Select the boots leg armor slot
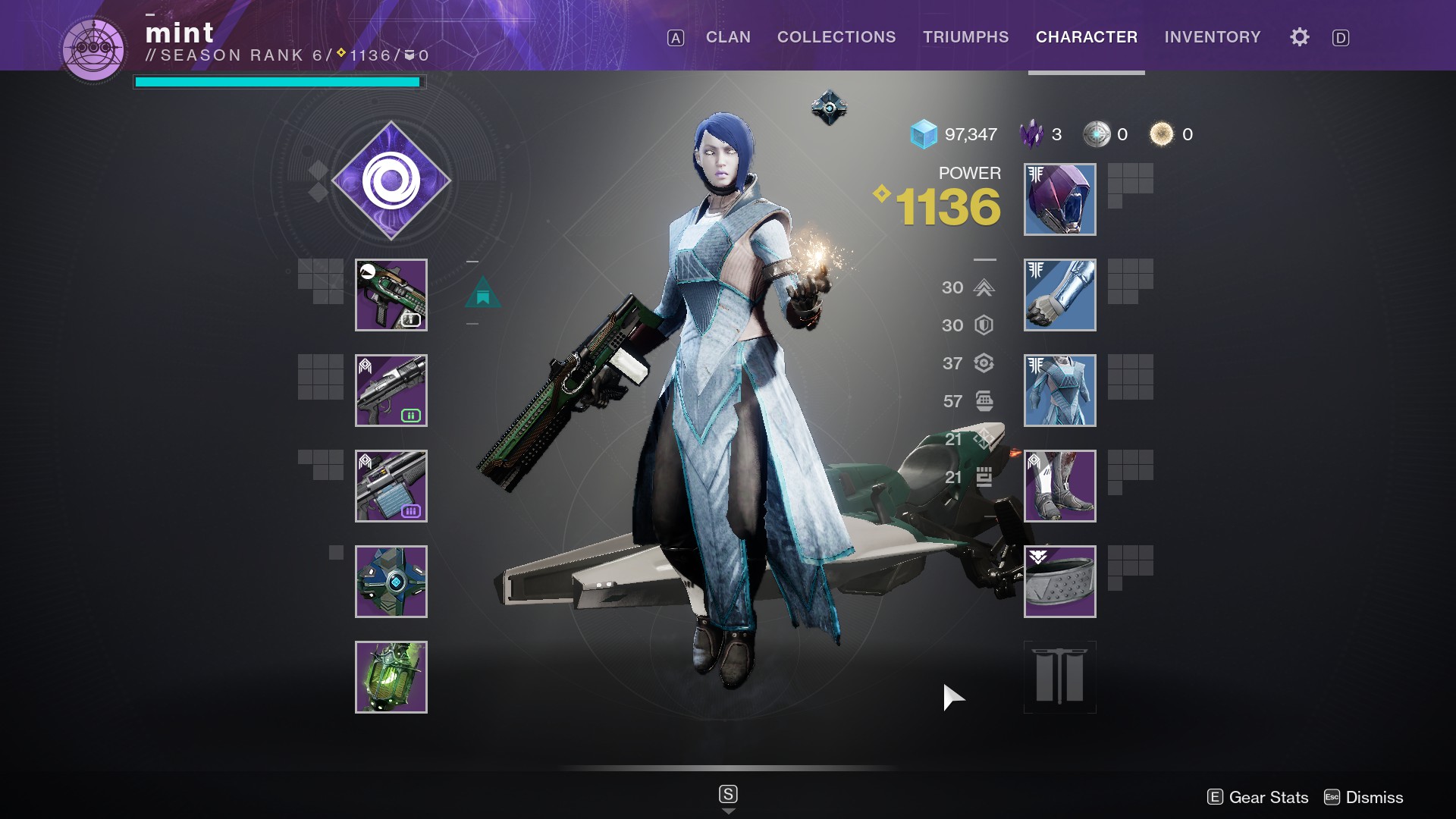 1059,486
